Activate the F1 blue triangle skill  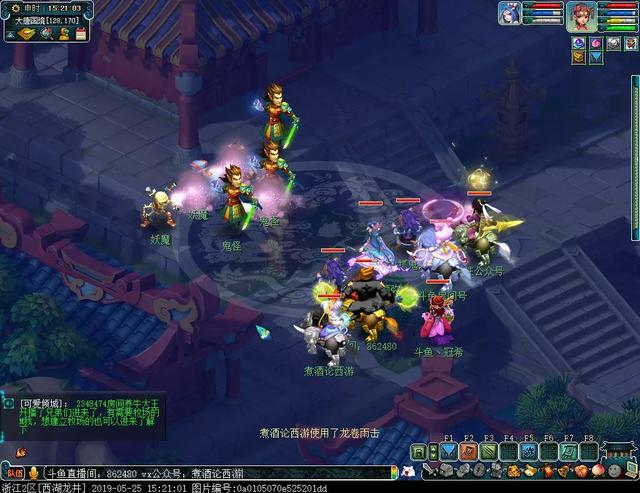pos(448,451)
